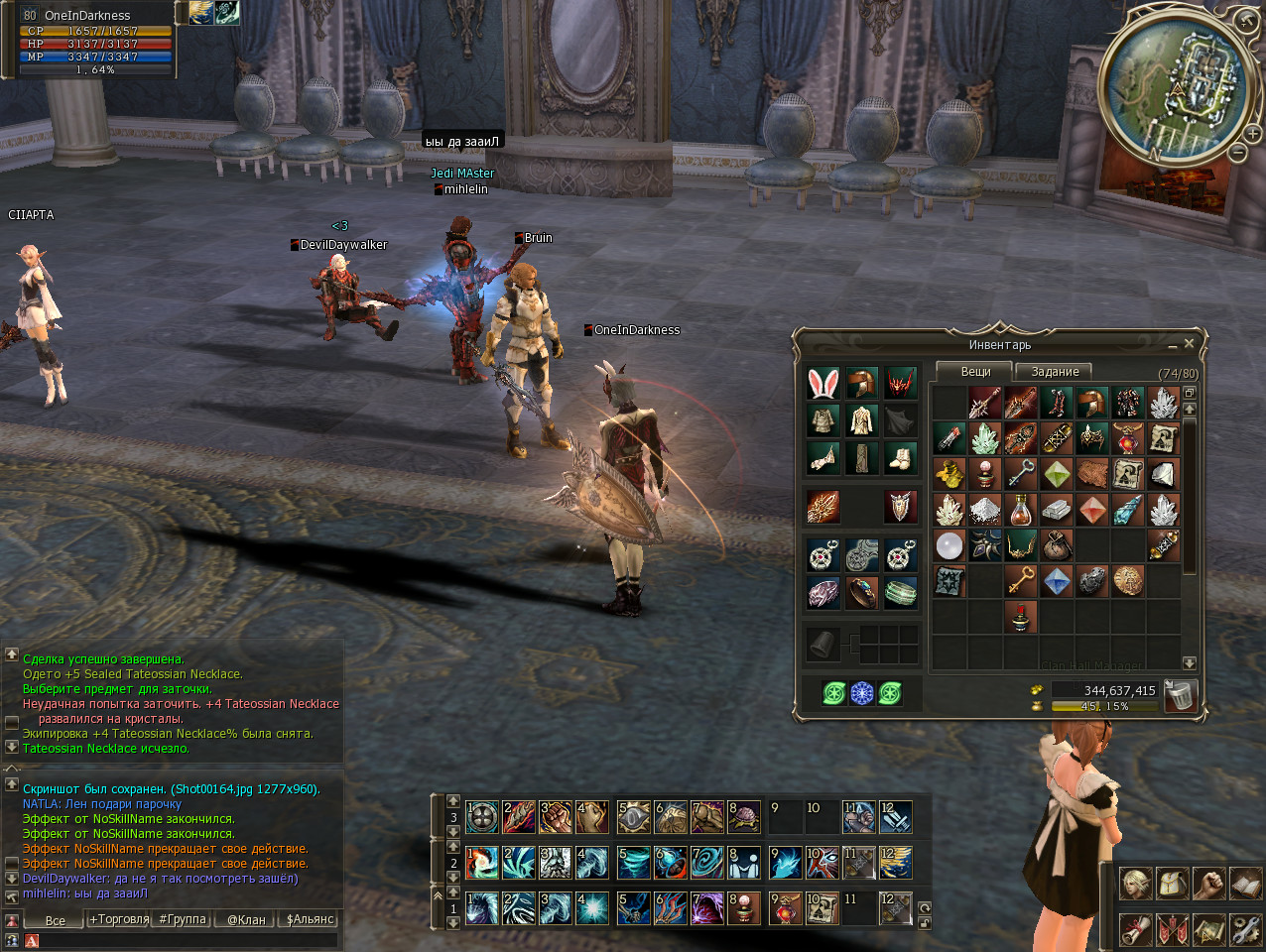
Task: Select the #Группа chat tab
Action: [183, 919]
